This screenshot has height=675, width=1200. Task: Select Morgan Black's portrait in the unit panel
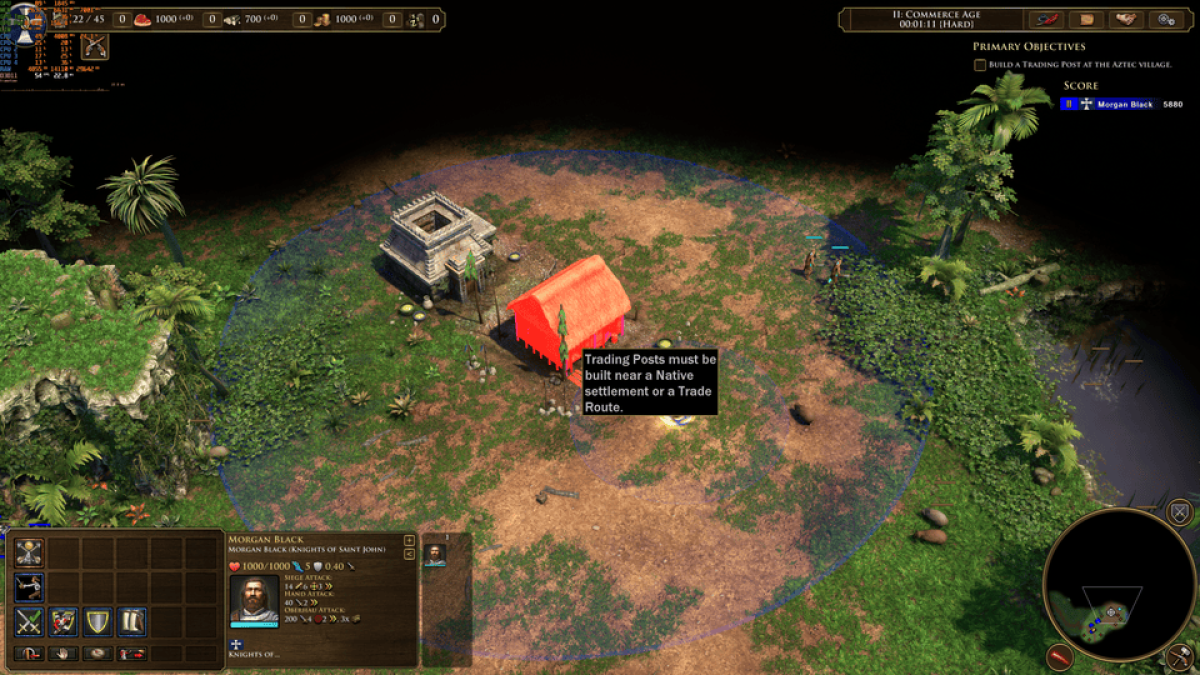(254, 598)
